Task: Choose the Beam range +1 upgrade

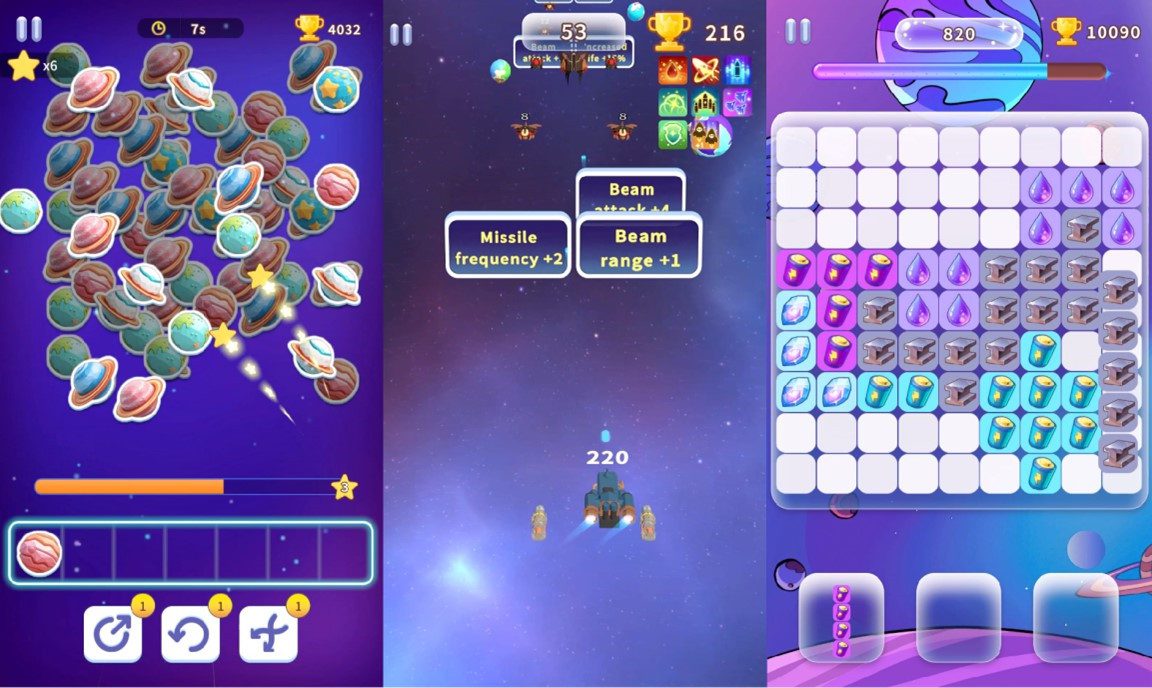Action: (x=640, y=247)
